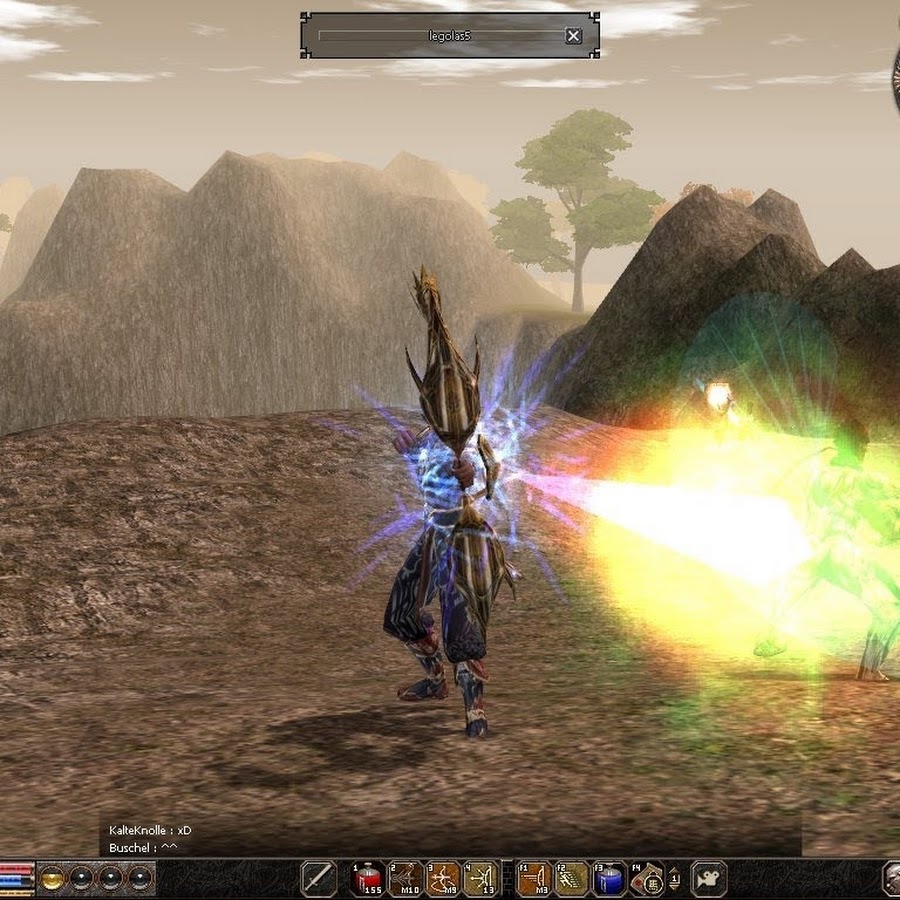Screen dimensions: 900x900
Task: Close the legolas5 target window
Action: (x=573, y=36)
